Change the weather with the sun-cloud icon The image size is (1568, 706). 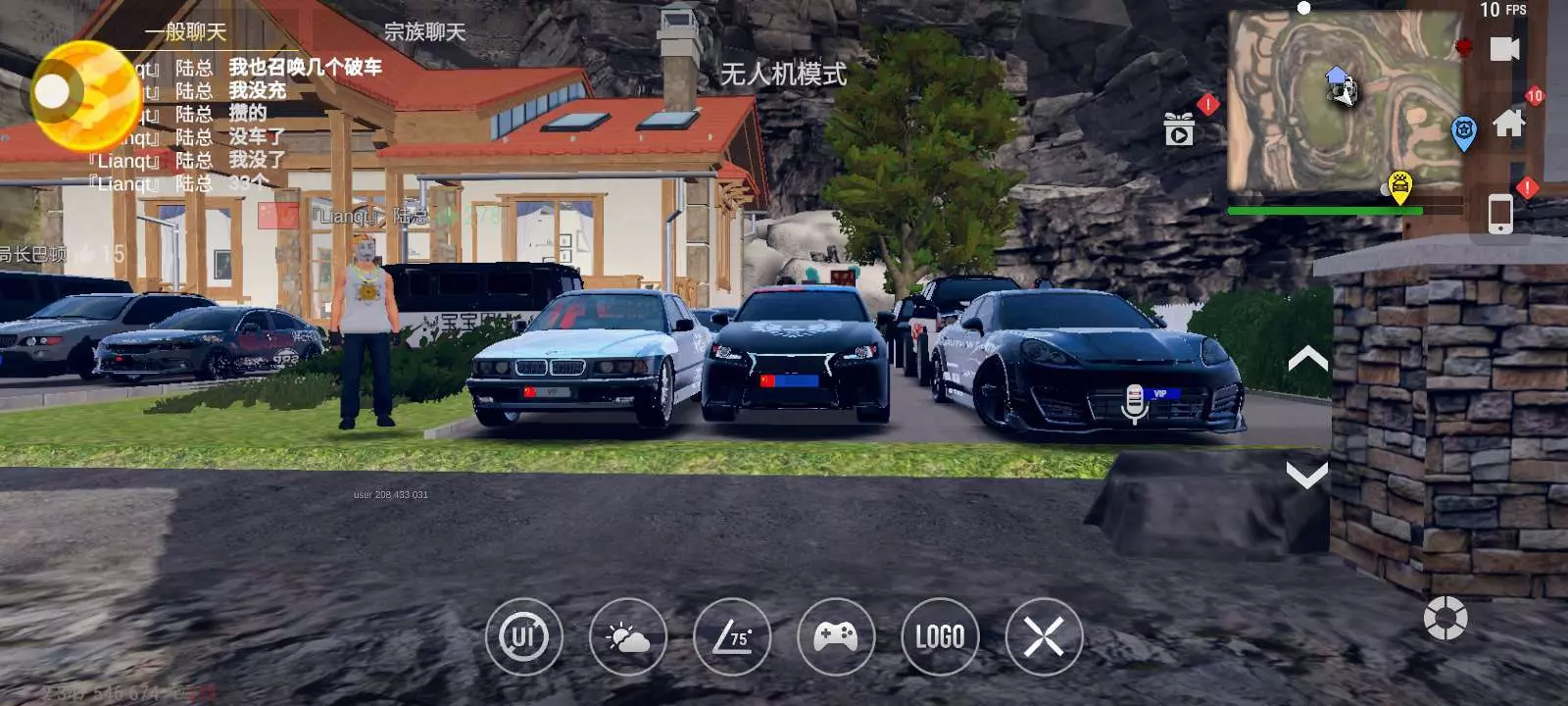[x=628, y=637]
